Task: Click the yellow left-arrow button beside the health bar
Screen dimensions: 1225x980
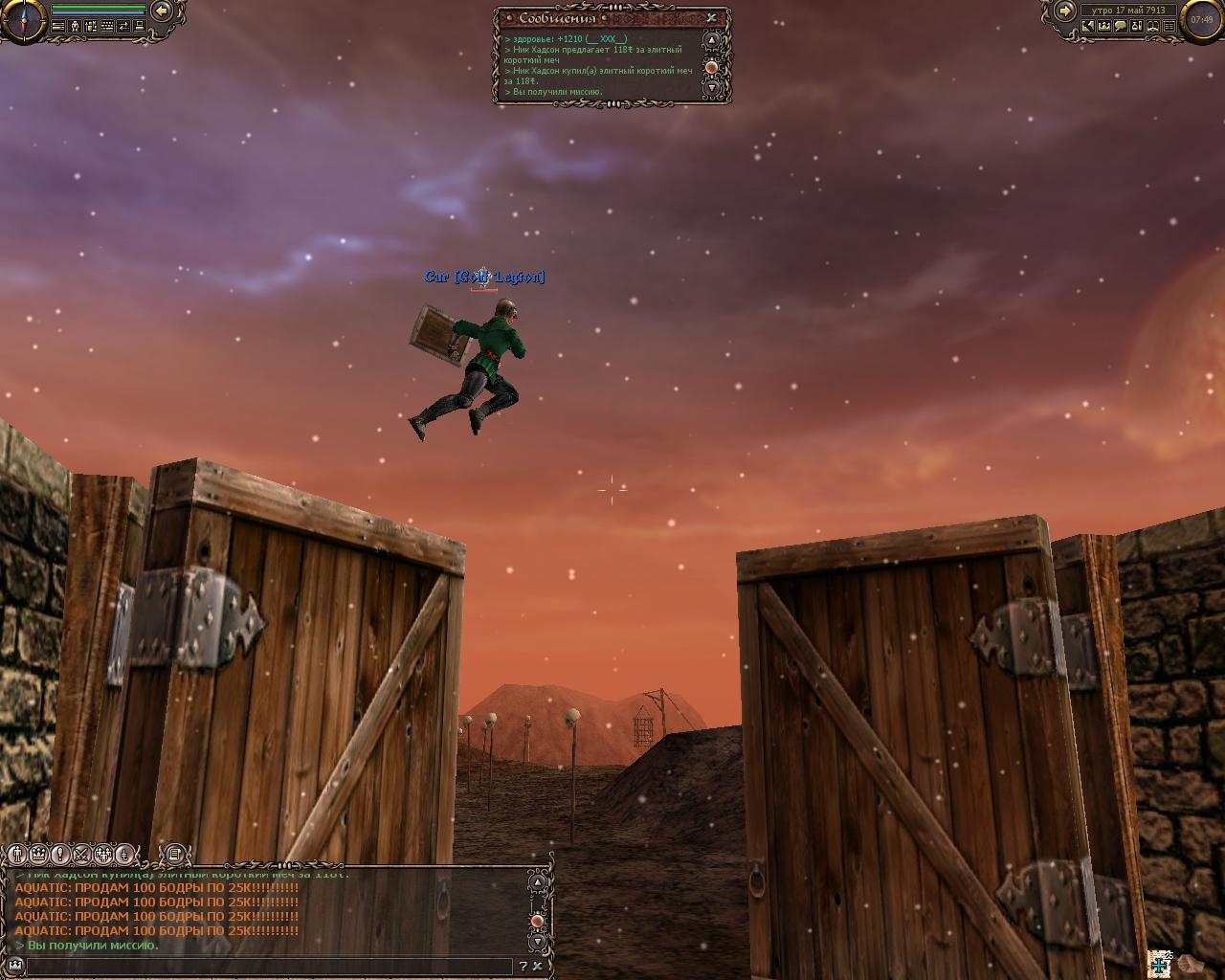Action: click(x=162, y=11)
